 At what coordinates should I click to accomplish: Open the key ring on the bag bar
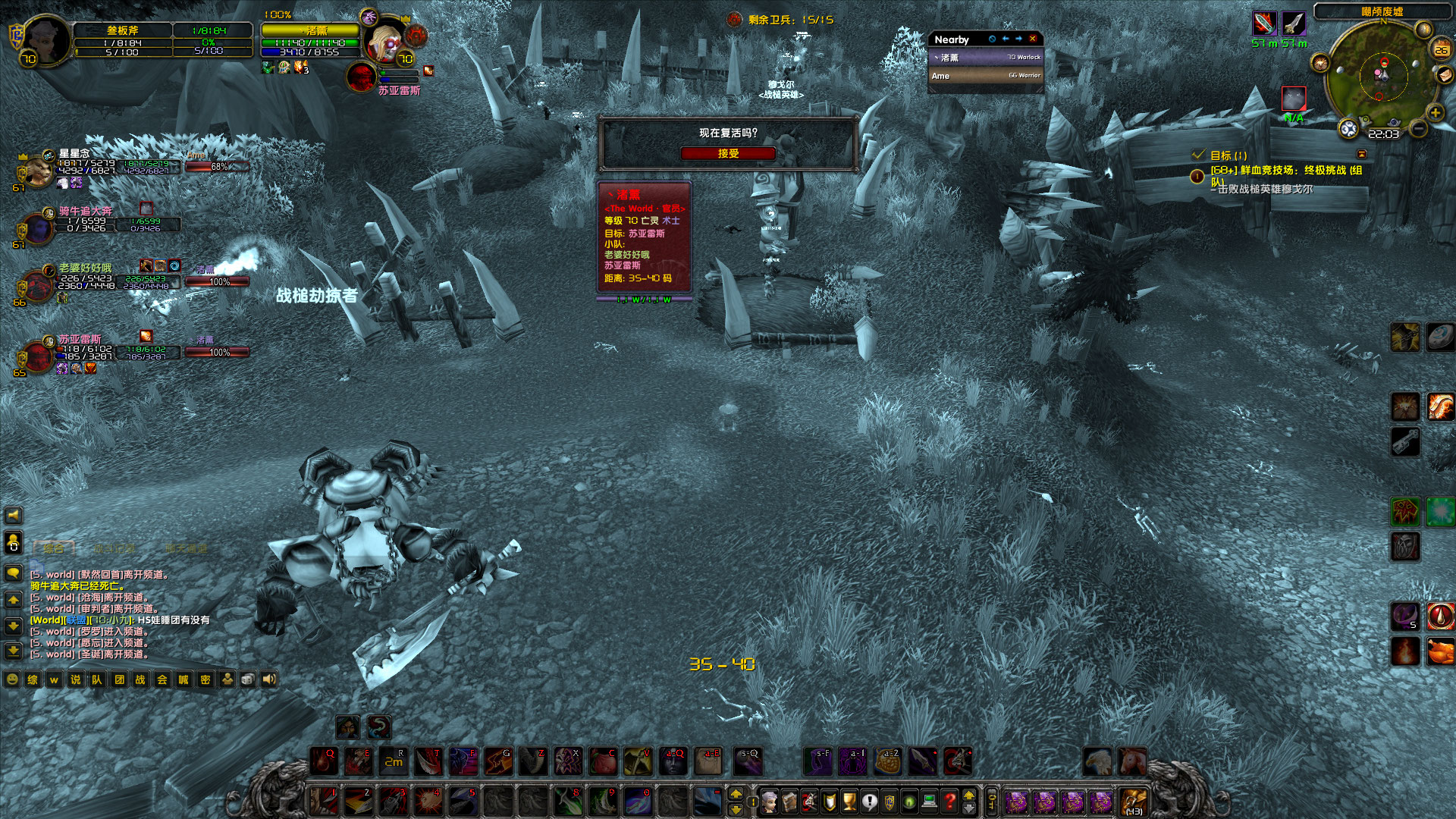coord(992,799)
